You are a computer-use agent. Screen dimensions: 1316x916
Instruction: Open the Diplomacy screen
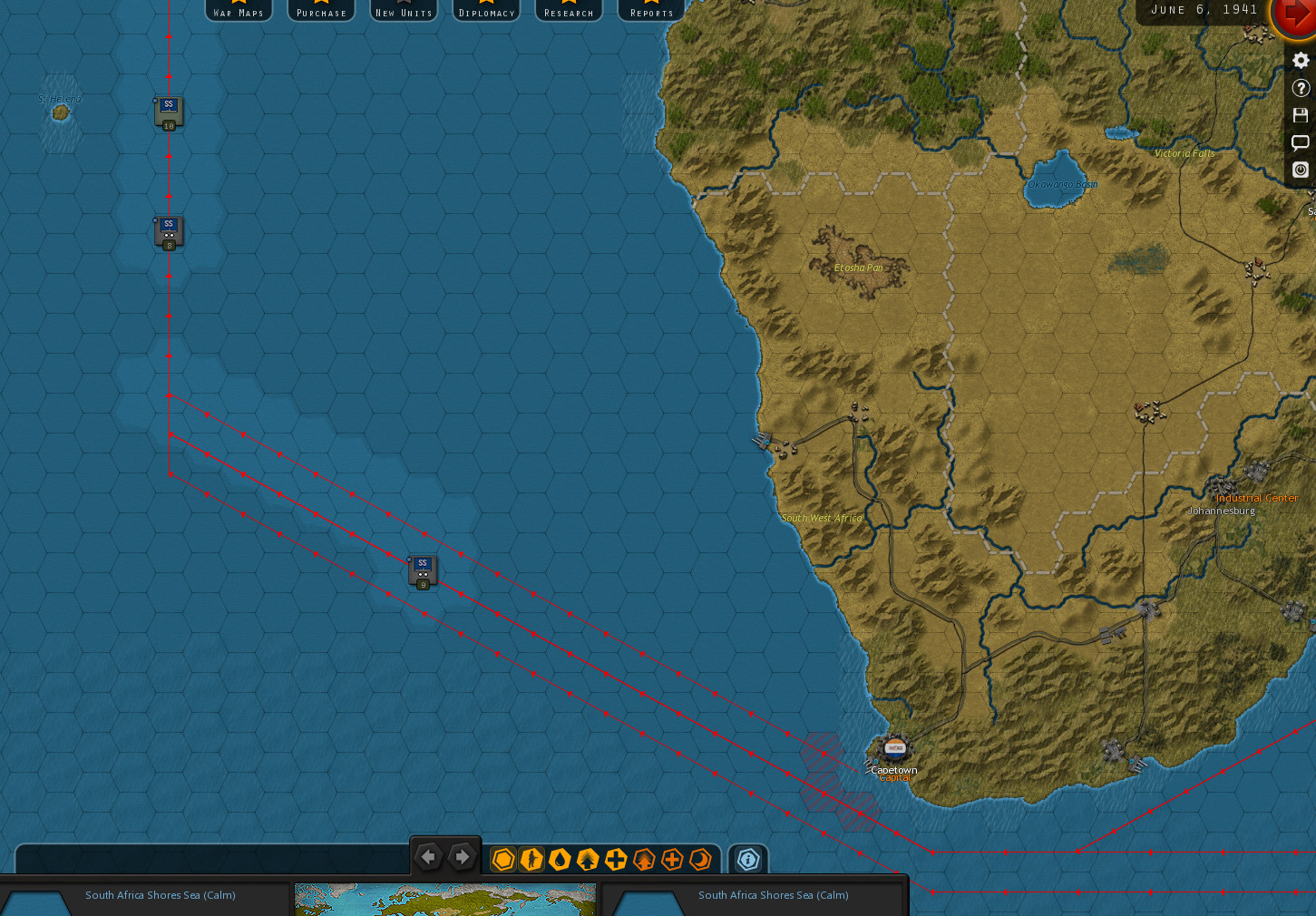[x=486, y=11]
